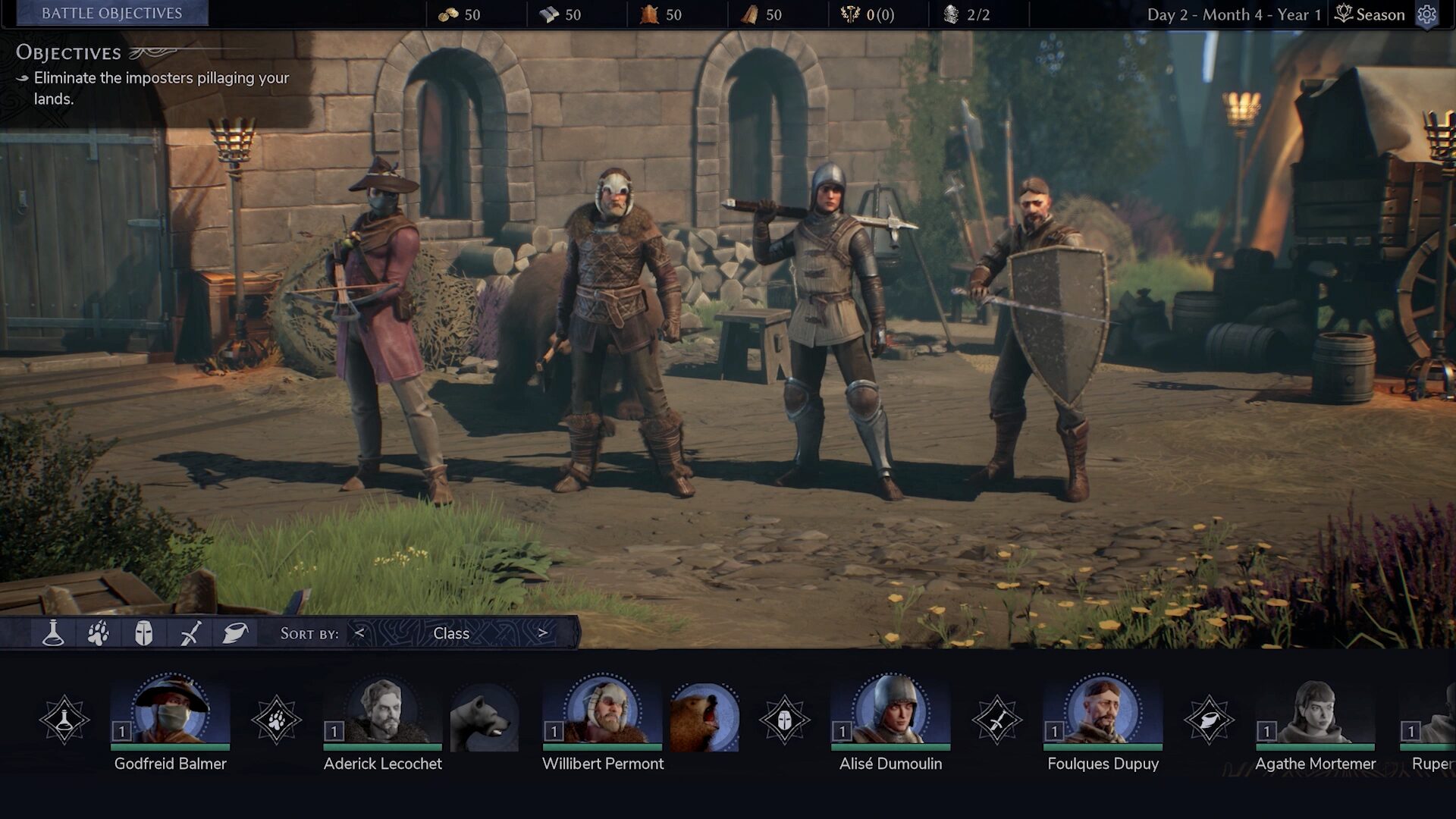
Task: Choose Willibert Permont's portrait
Action: click(602, 713)
